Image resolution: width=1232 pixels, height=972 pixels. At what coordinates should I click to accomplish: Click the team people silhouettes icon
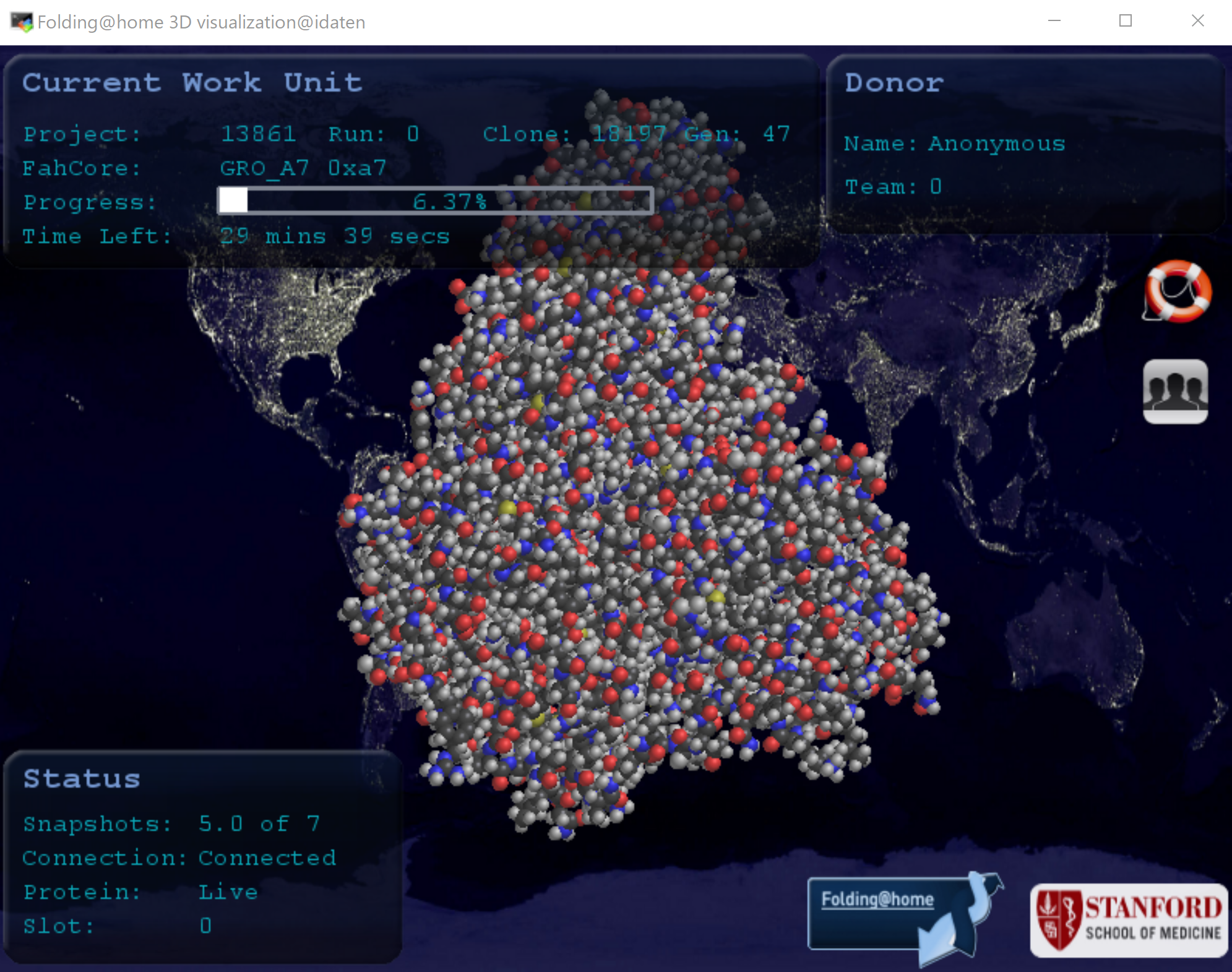1175,391
